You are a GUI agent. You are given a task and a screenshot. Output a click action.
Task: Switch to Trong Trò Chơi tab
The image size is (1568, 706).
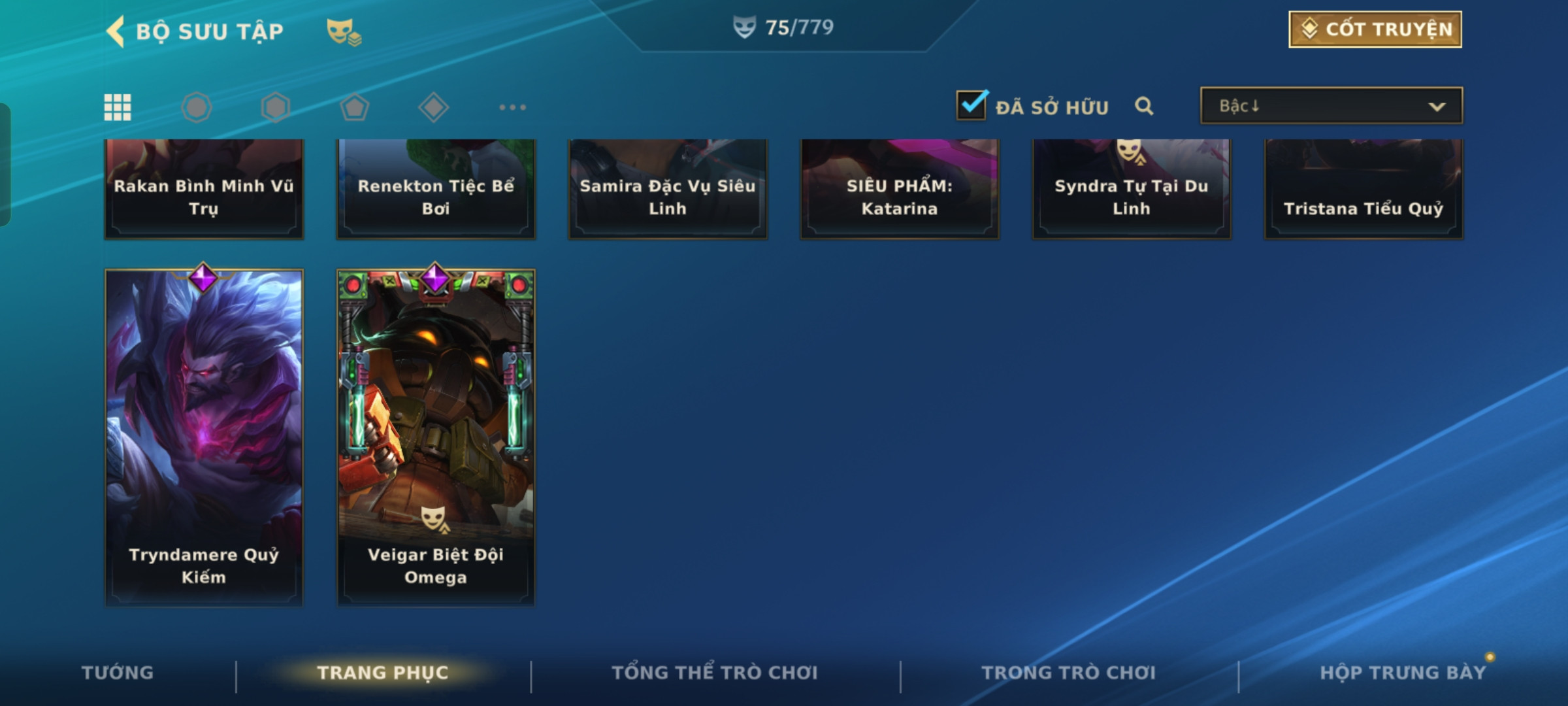[1069, 673]
